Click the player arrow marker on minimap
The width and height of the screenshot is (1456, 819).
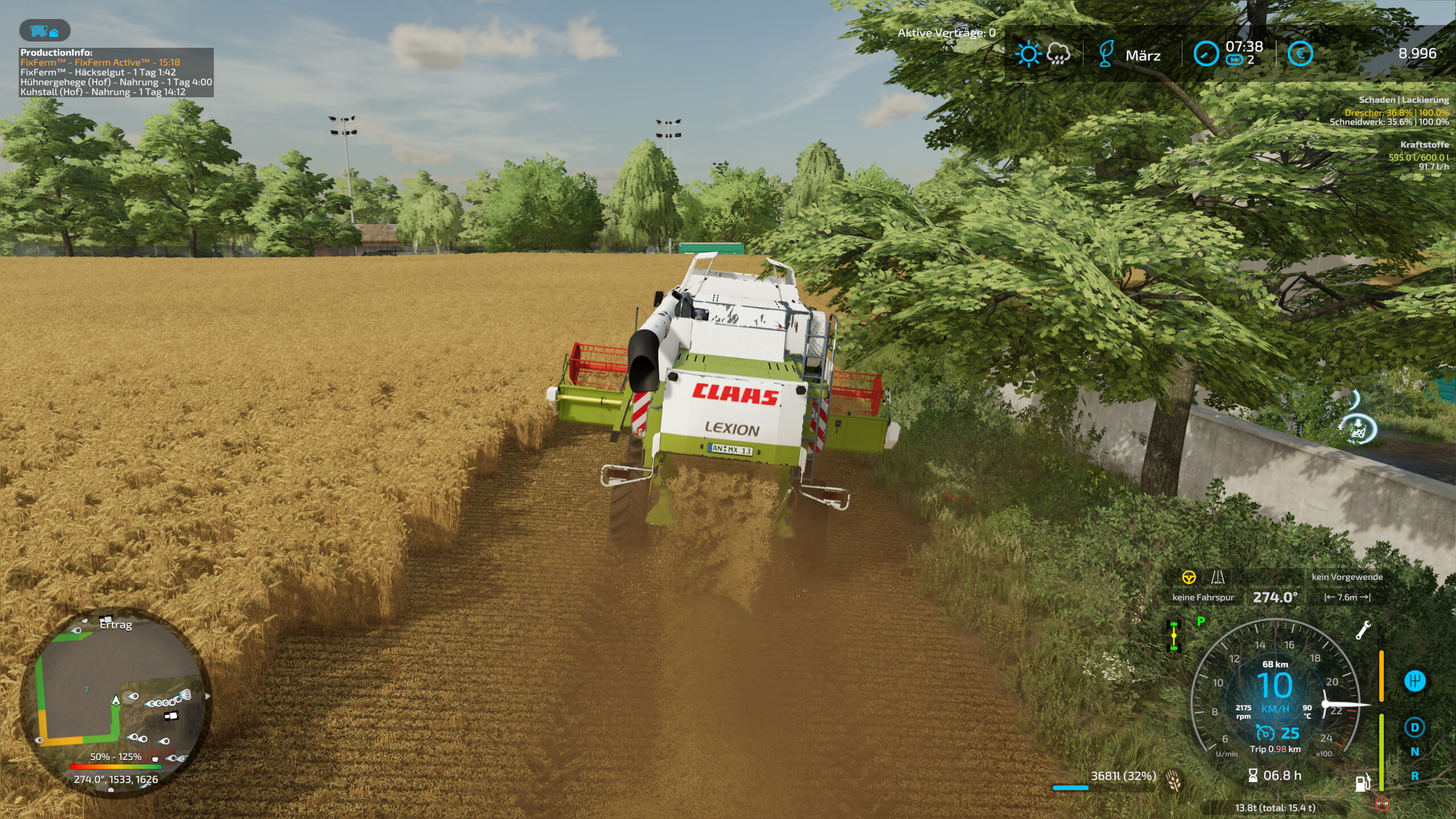[x=116, y=700]
